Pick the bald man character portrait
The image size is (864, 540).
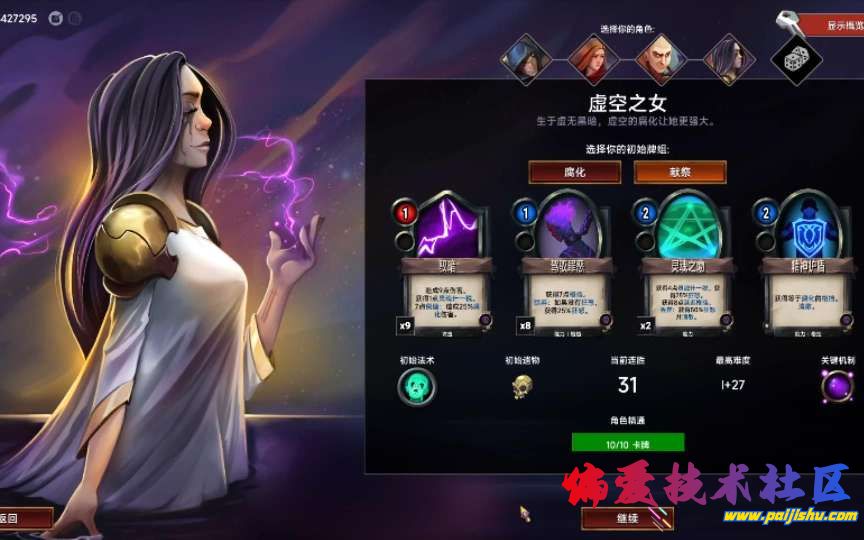(661, 59)
